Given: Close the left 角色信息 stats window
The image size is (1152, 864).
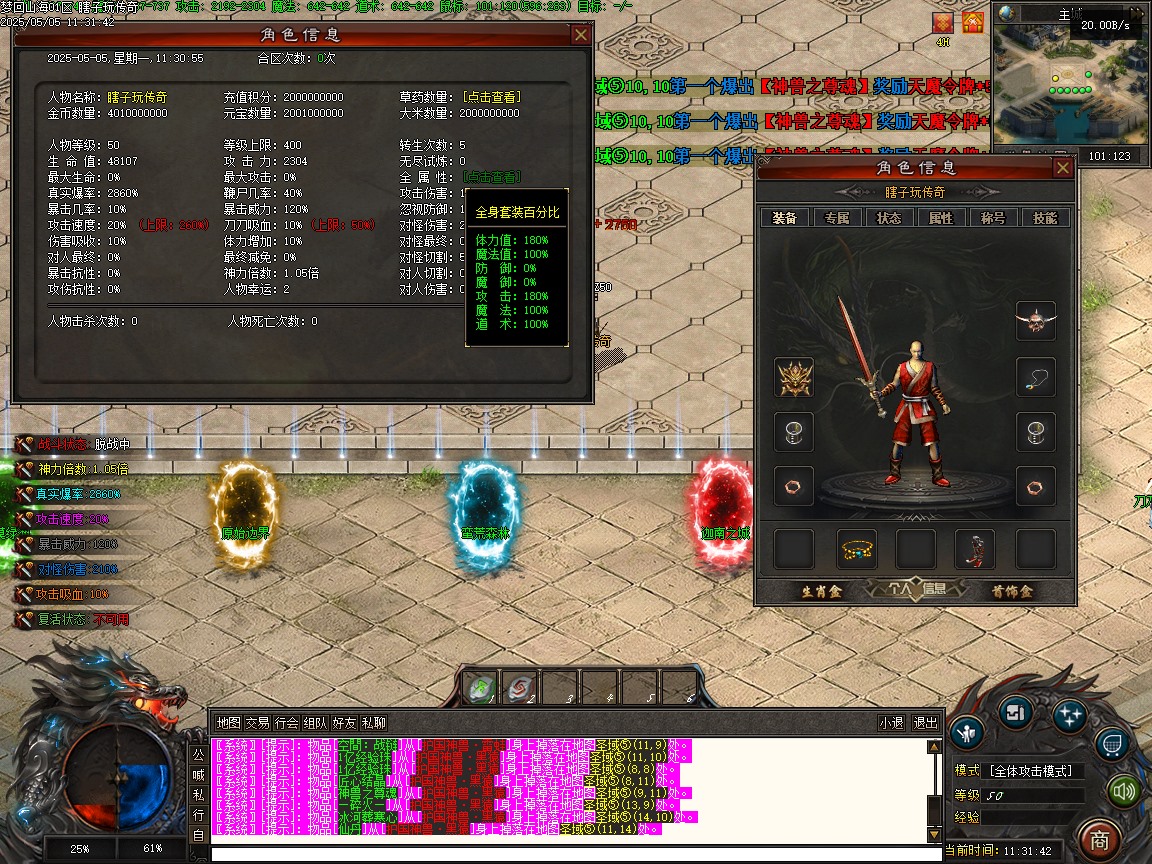Looking at the screenshot, I should click(580, 35).
